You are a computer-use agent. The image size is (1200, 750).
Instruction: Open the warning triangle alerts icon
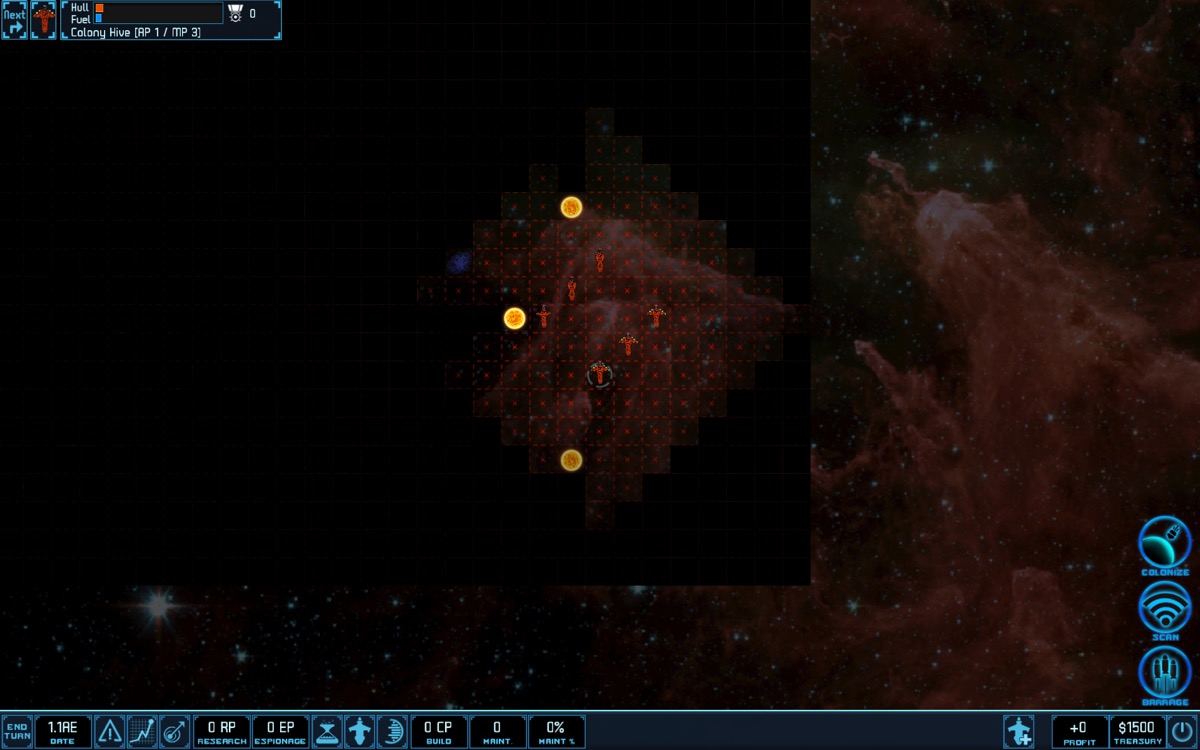point(110,732)
